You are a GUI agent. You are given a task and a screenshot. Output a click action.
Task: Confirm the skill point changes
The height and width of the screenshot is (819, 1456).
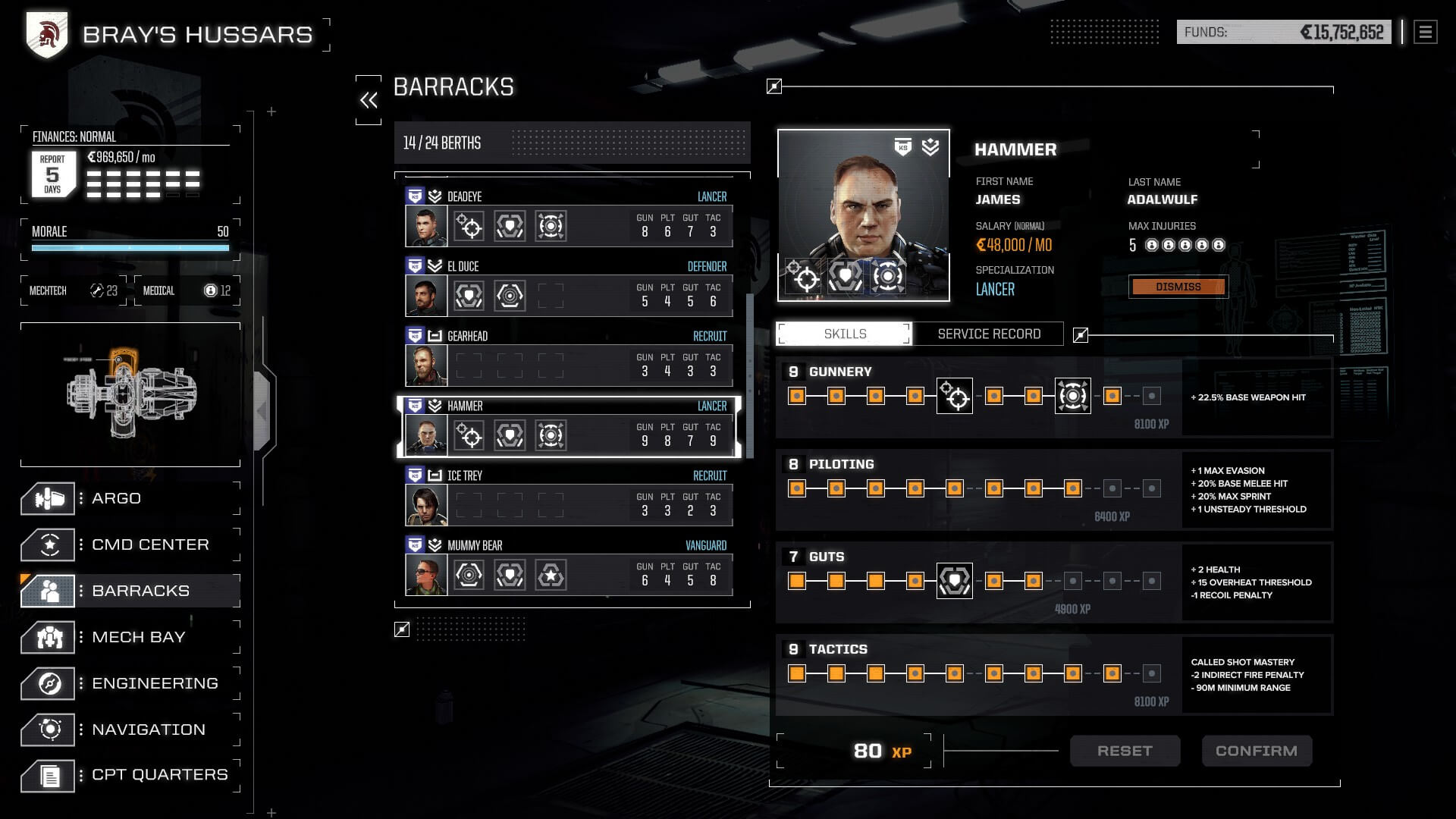click(1256, 752)
